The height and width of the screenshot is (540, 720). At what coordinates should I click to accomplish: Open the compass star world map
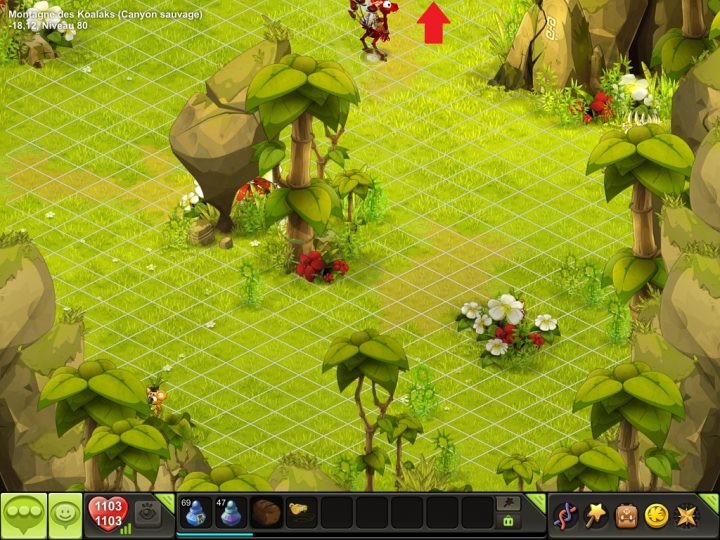pos(687,515)
